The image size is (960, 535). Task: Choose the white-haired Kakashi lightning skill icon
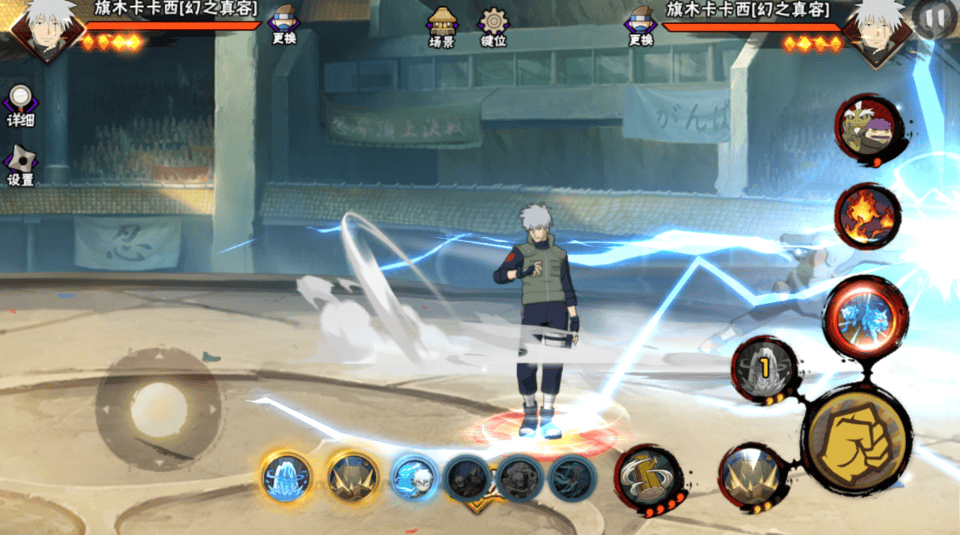tap(412, 477)
